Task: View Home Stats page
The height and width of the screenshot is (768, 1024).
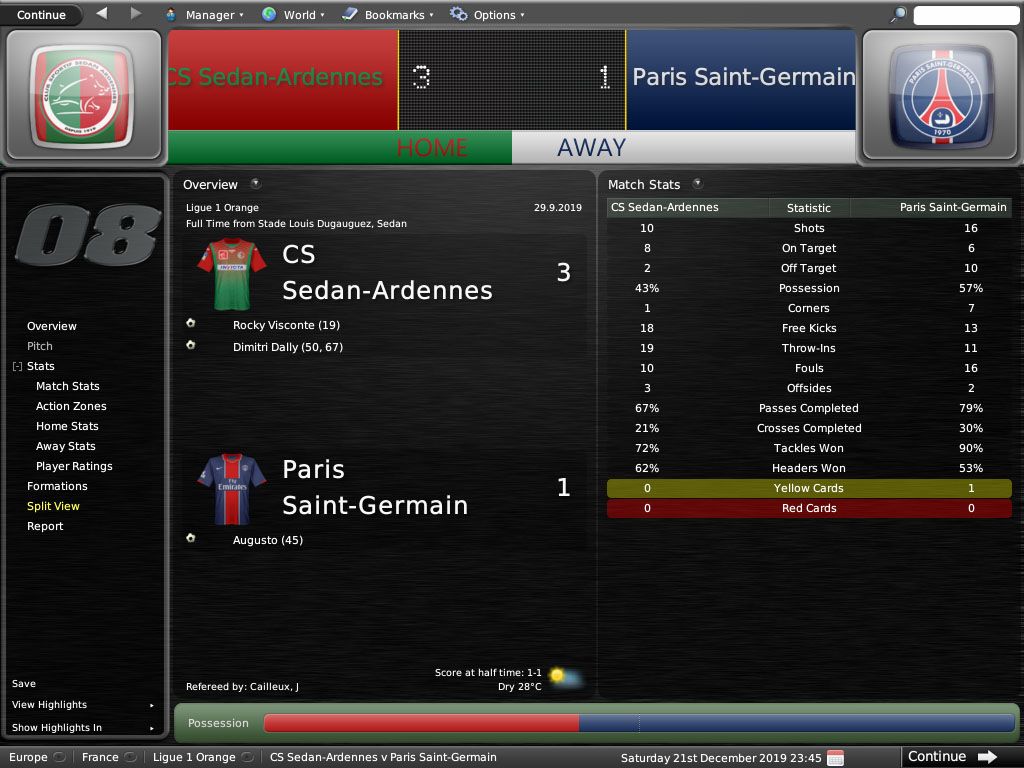Action: pos(67,426)
